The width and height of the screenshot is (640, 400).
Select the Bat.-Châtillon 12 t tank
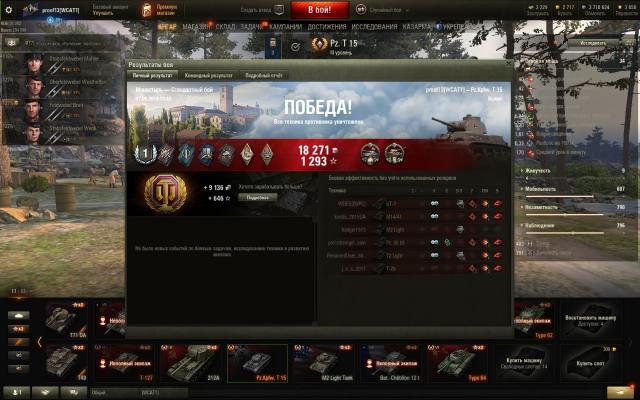point(389,363)
